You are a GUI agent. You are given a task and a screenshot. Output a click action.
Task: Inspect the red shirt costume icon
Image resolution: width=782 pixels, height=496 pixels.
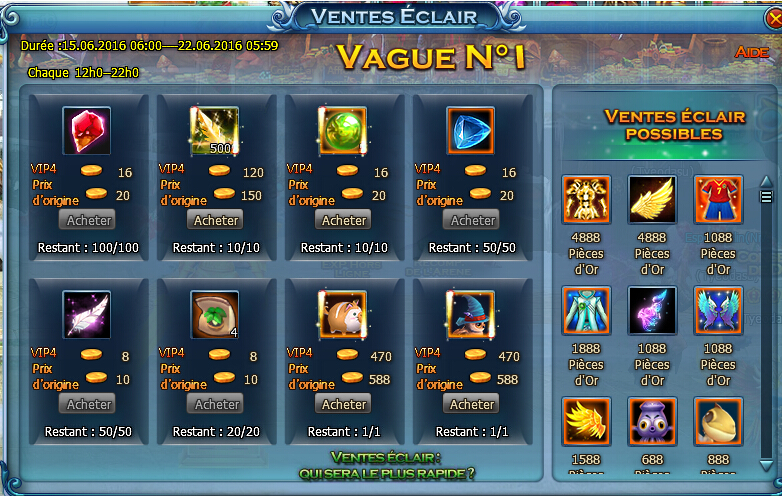[718, 200]
